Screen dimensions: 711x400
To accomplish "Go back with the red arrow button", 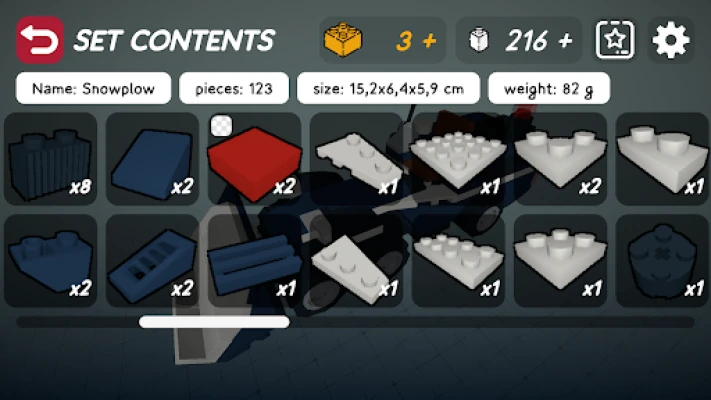I will coord(39,40).
